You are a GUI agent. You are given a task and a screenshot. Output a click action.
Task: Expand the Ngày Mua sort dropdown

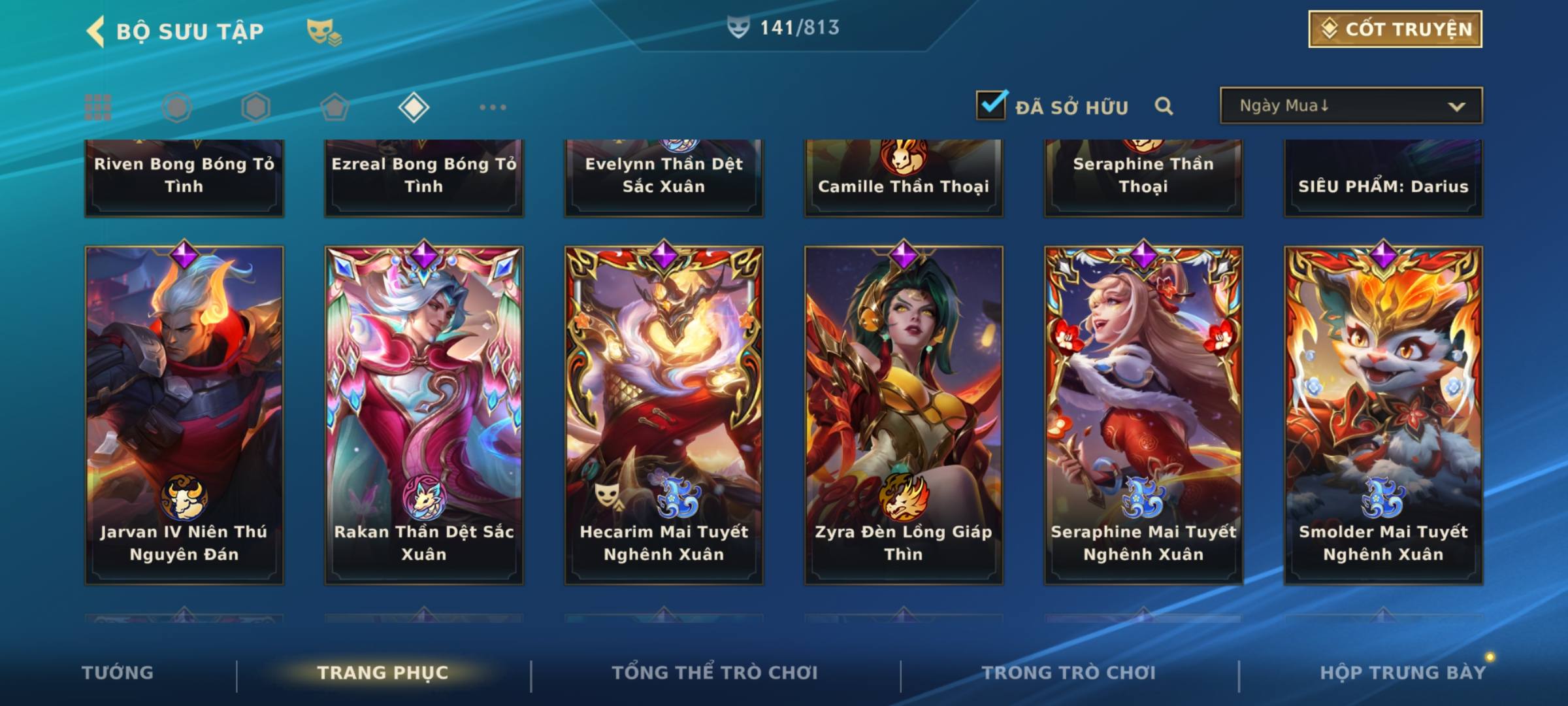click(x=1350, y=106)
